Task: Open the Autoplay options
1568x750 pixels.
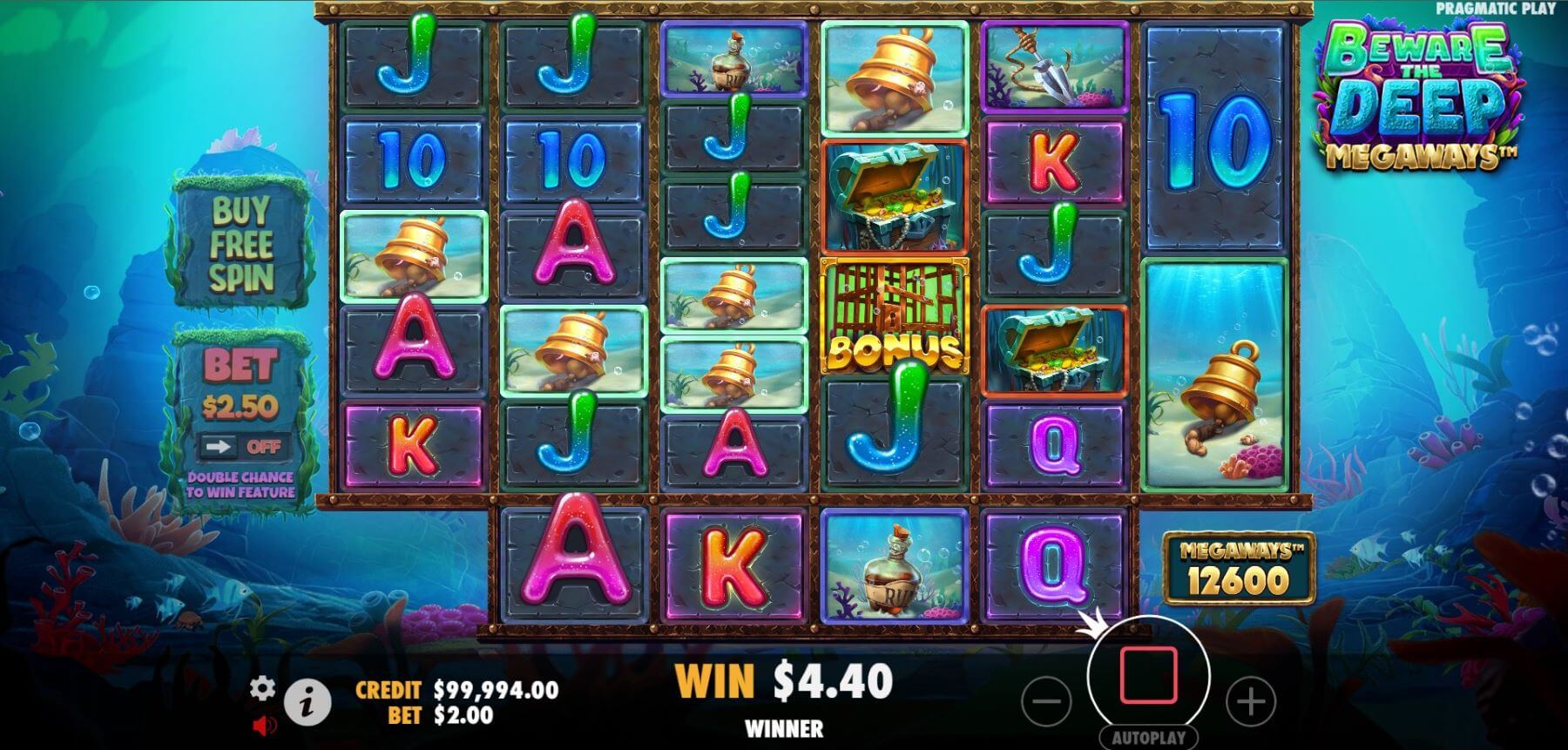Action: (x=1148, y=737)
